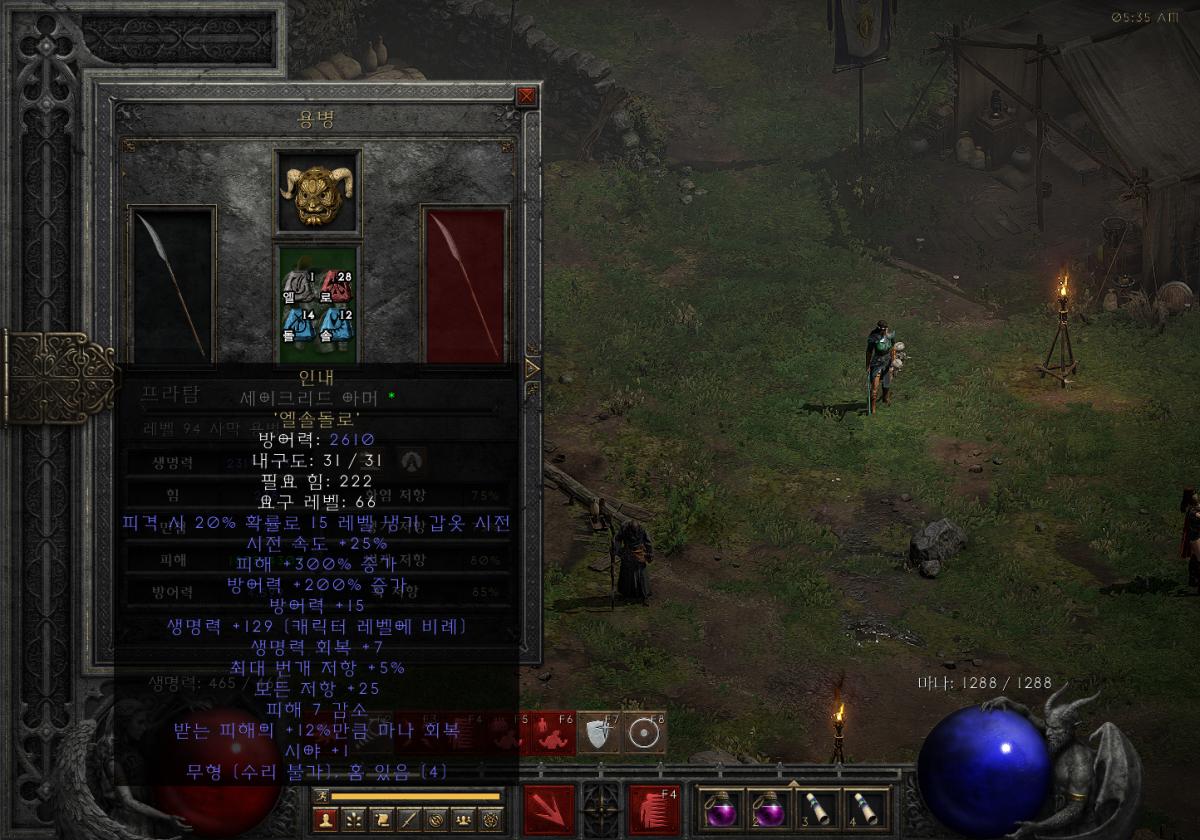
Task: Click the arrow tab on mercenary panel's edge
Action: click(x=532, y=368)
